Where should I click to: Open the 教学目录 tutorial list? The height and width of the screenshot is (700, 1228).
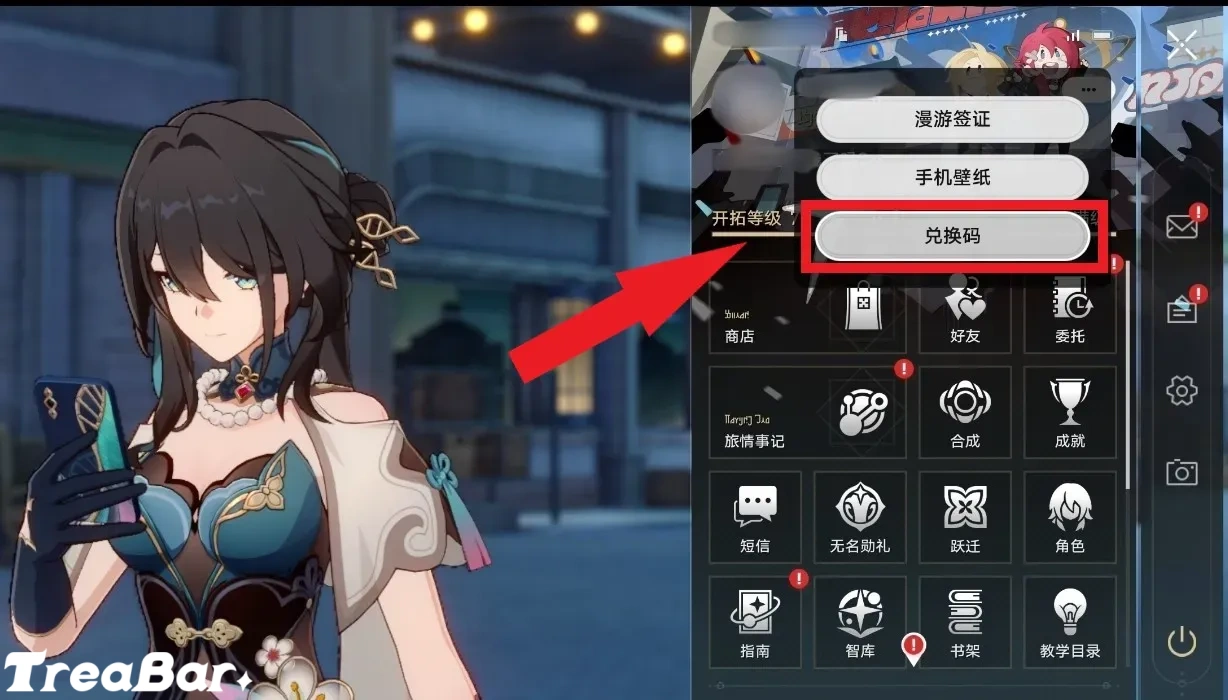pyautogui.click(x=1070, y=622)
